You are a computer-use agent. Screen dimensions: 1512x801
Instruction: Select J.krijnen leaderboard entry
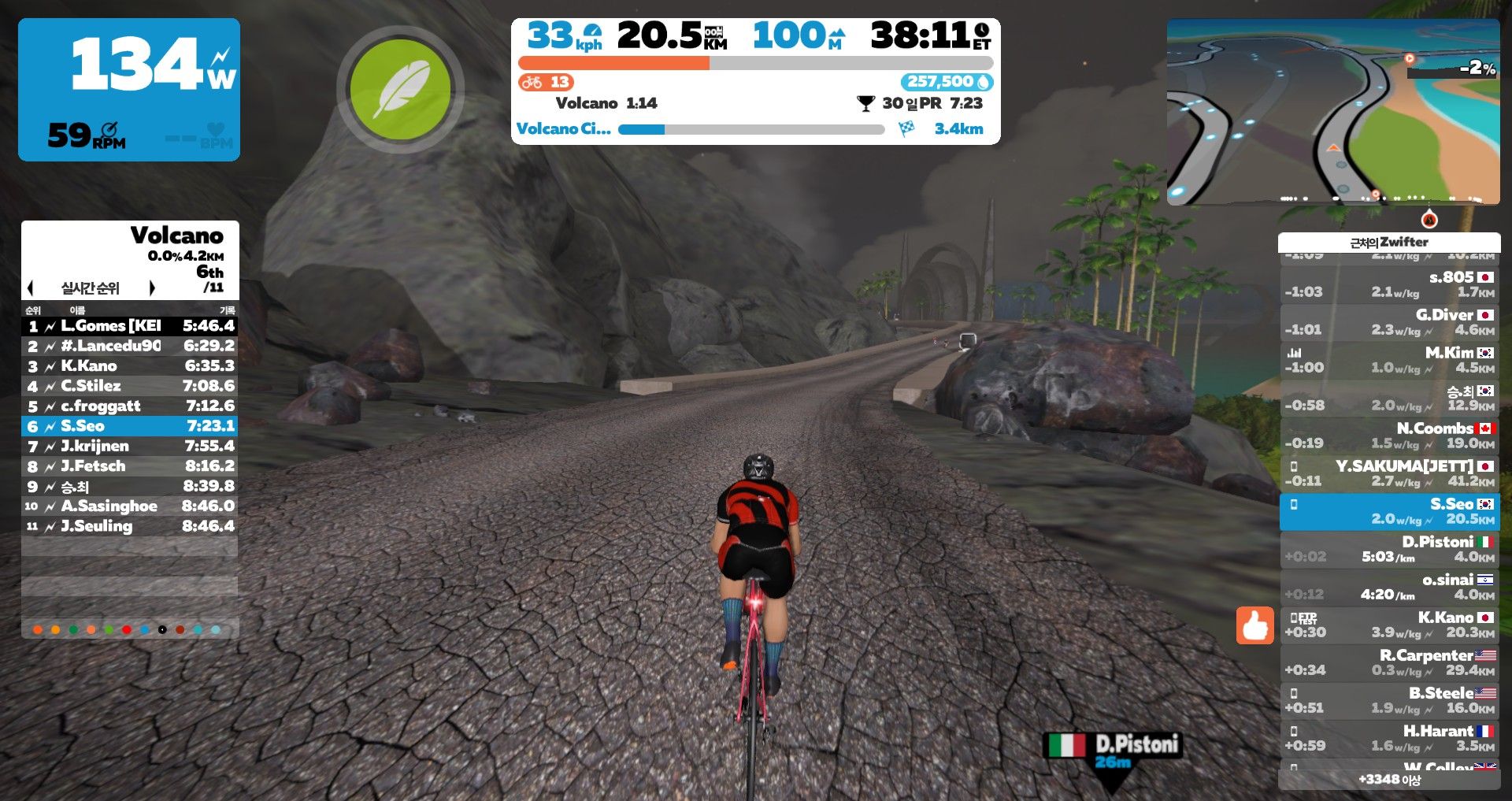[130, 447]
